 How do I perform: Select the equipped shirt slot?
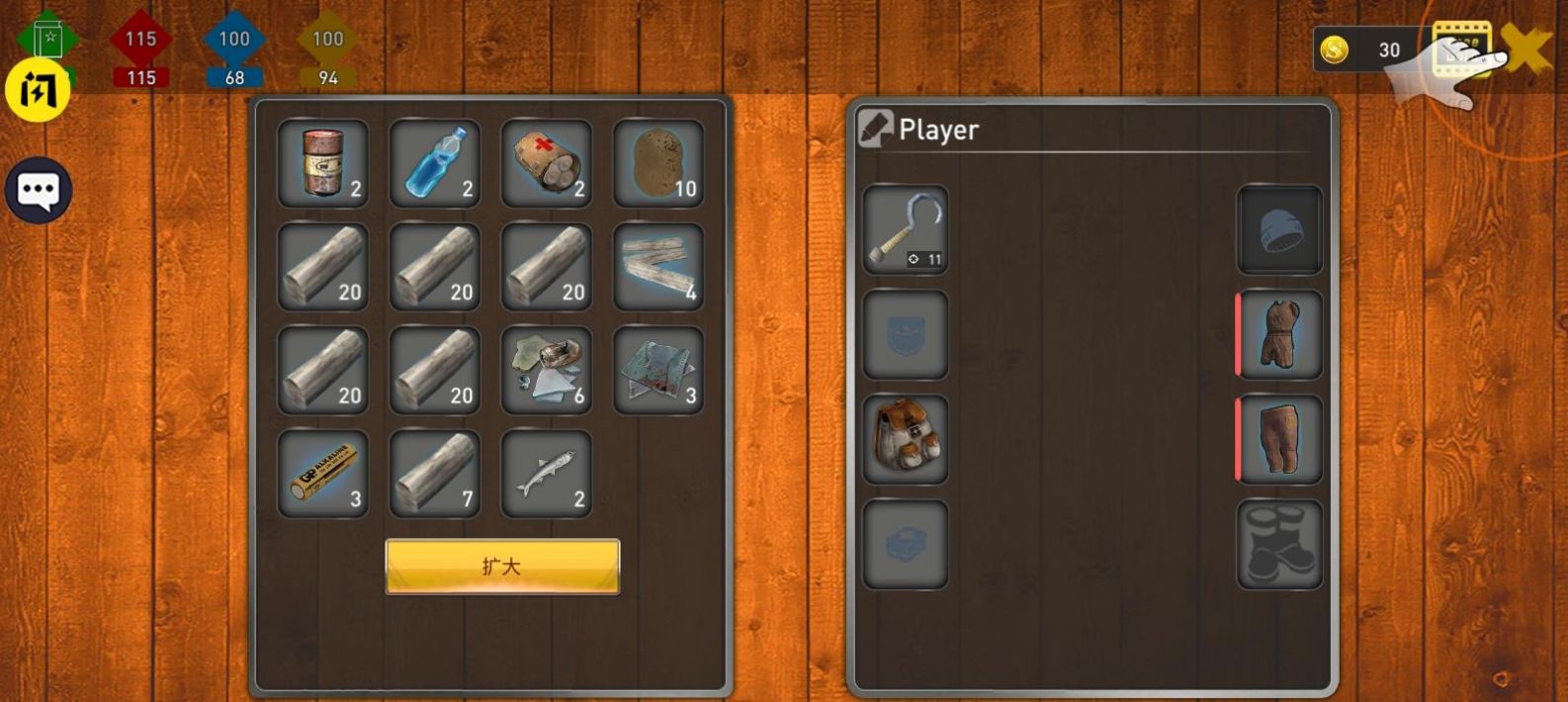(x=1279, y=335)
